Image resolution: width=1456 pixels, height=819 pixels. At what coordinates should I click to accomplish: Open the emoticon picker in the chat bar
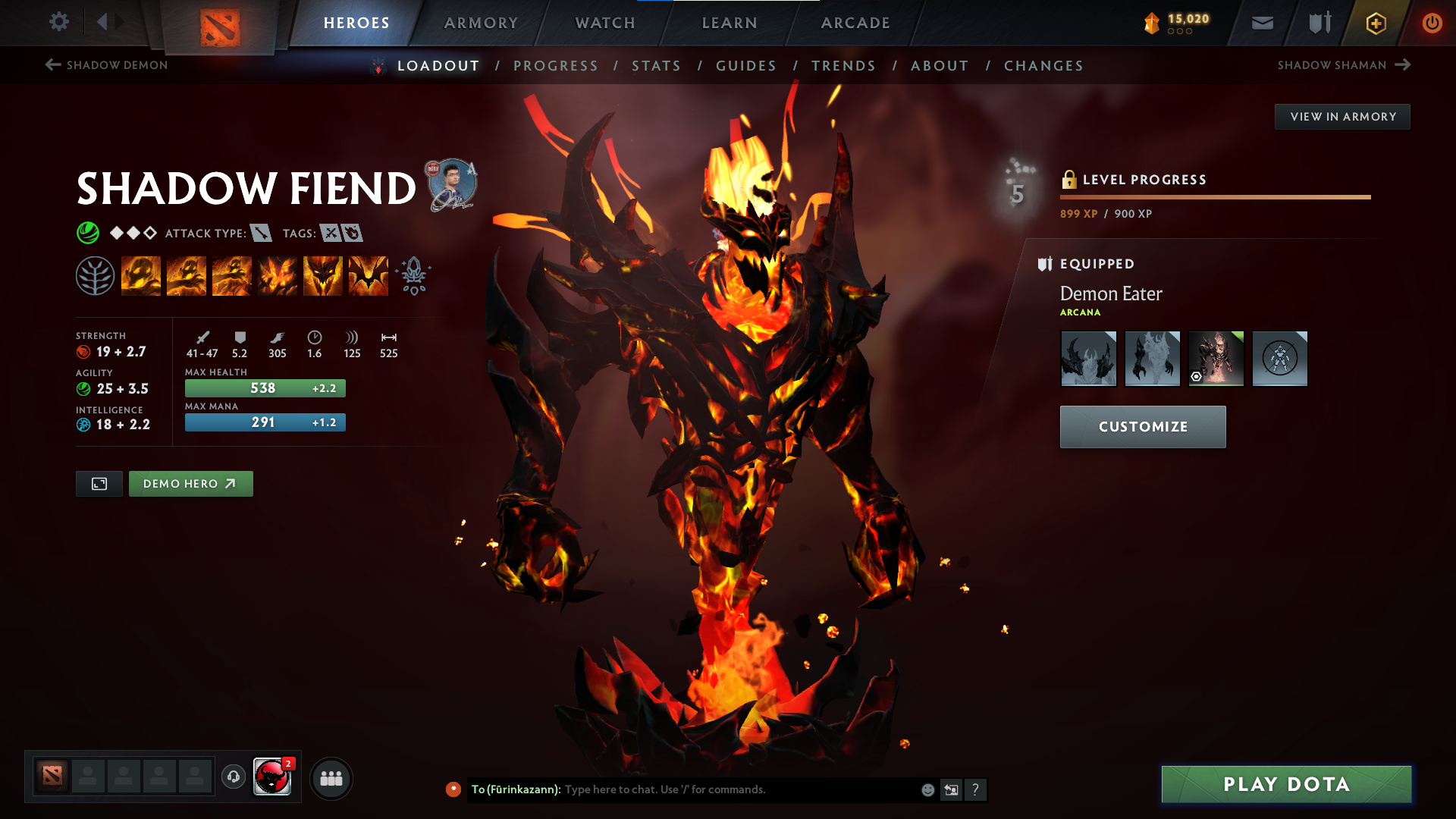[x=927, y=789]
